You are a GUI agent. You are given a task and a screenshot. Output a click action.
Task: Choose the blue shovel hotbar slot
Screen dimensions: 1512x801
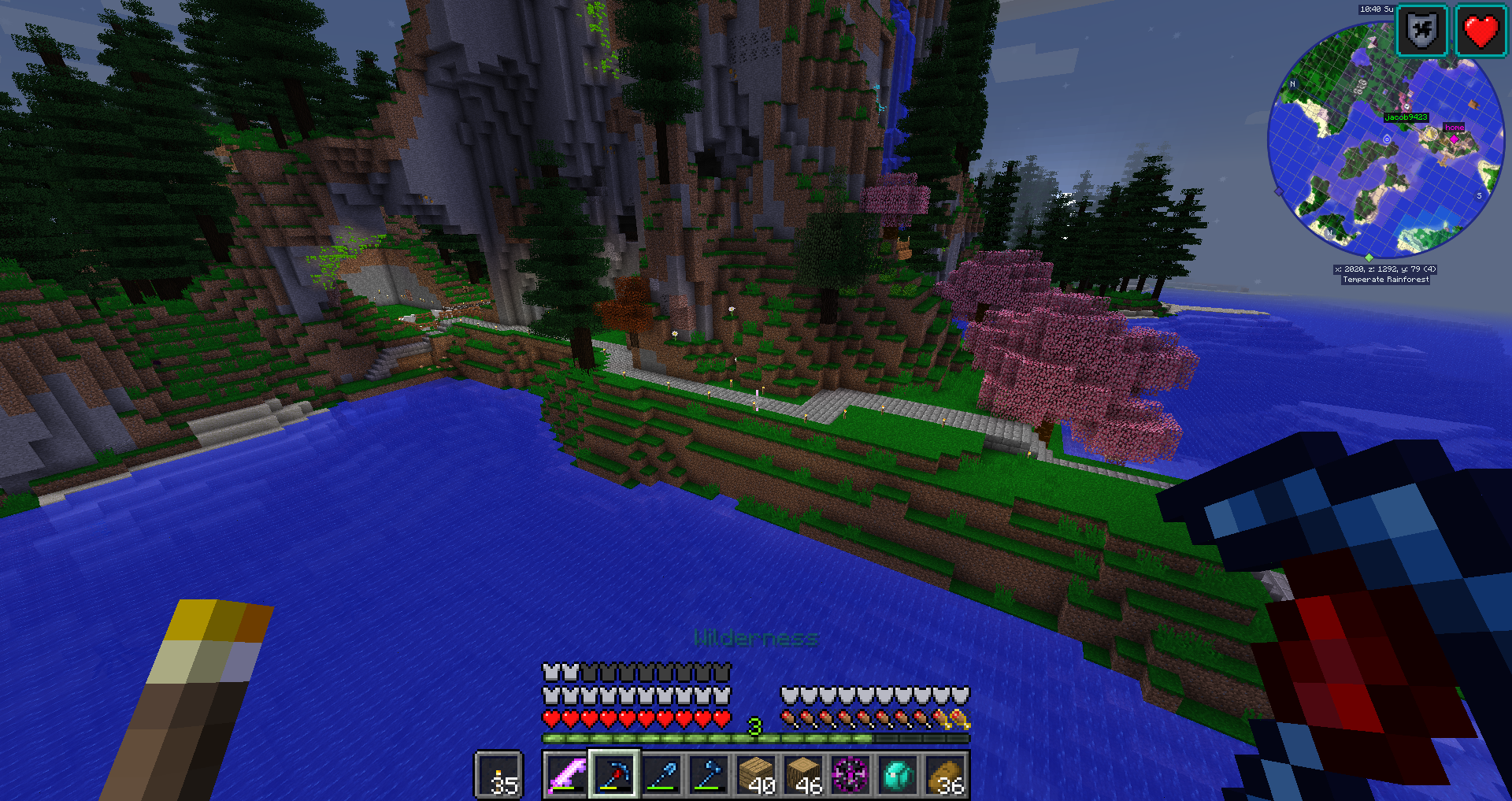(x=662, y=775)
